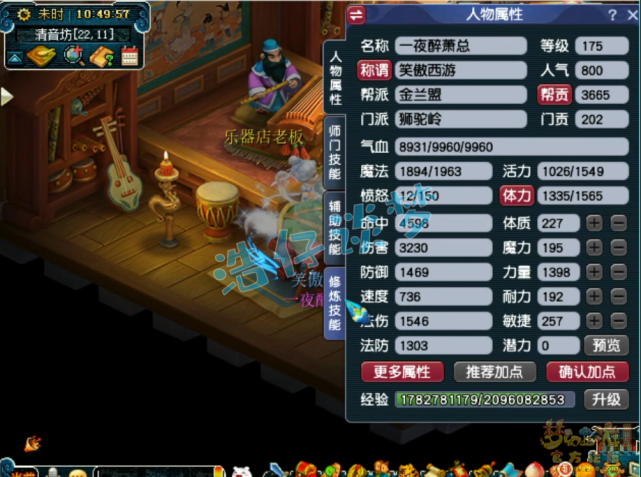Click the 升级 level up button

point(607,399)
